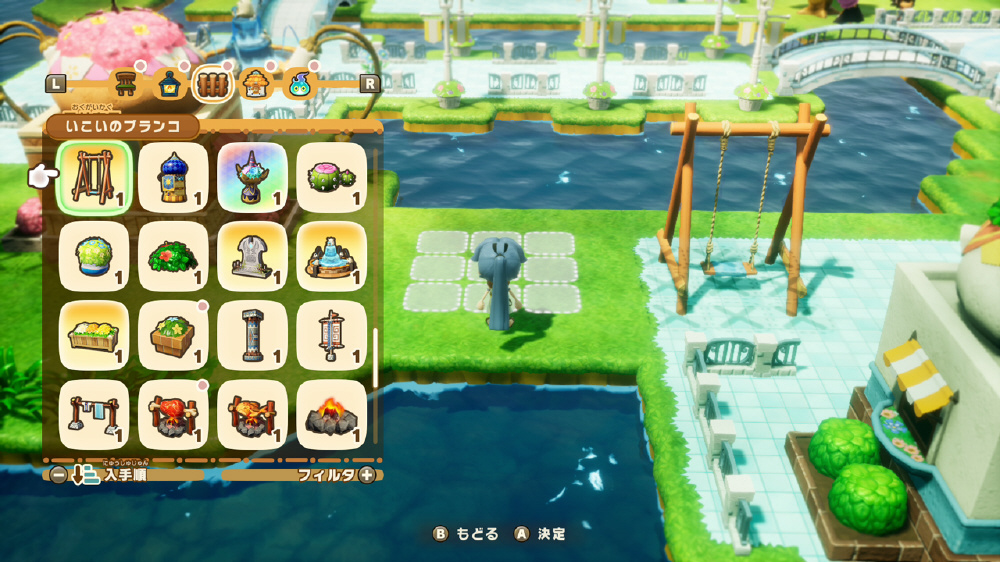Select the yellow flower planter box
The height and width of the screenshot is (562, 1000).
(94, 336)
